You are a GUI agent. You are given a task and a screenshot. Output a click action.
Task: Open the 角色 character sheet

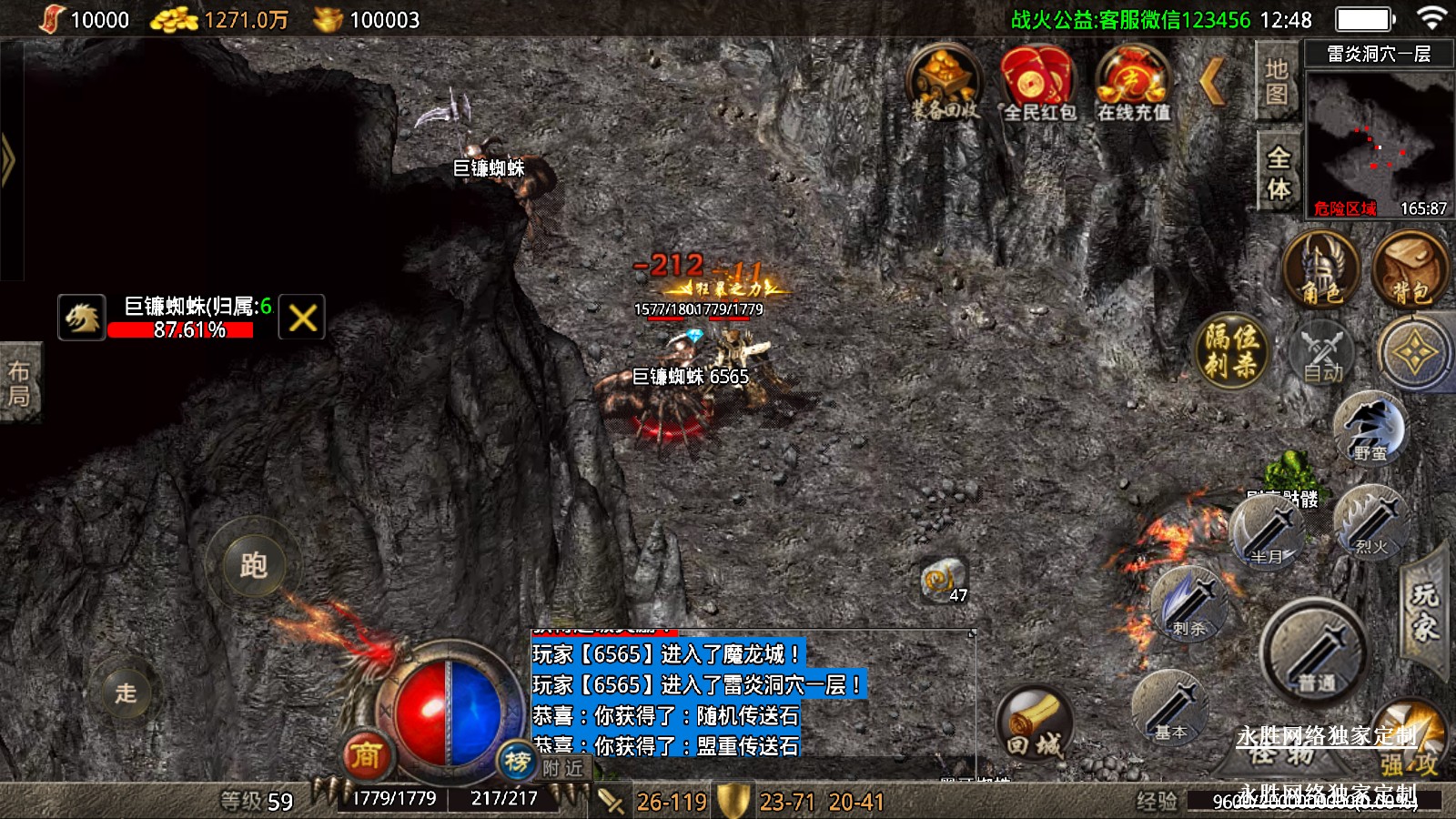[1320, 269]
